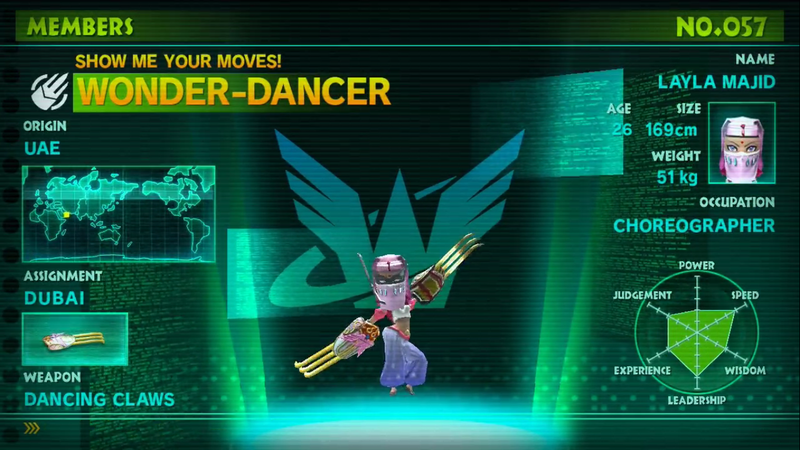Click the yellow chevron arrows
This screenshot has height=450, width=800.
click(33, 428)
